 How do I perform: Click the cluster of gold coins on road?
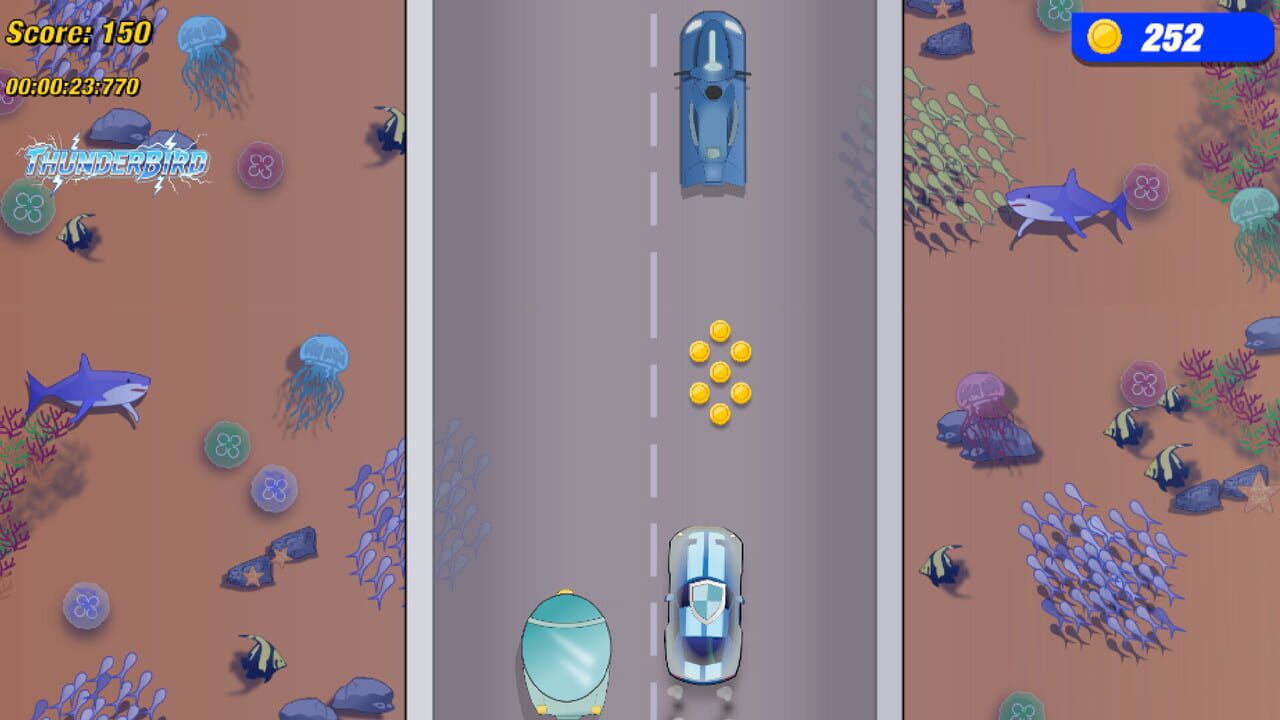tap(718, 370)
